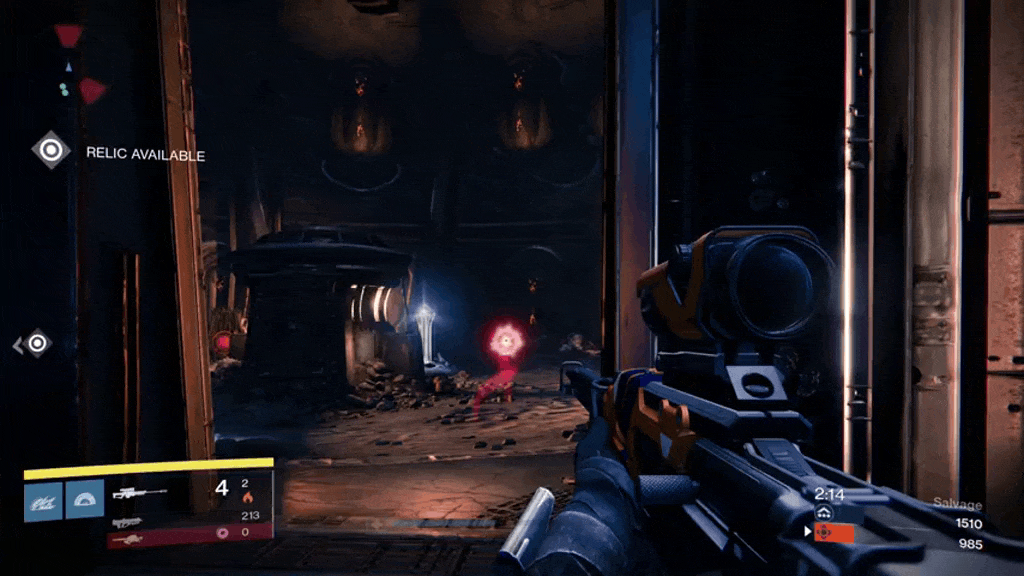
Task: Click the glowing red relic marker
Action: 507,341
